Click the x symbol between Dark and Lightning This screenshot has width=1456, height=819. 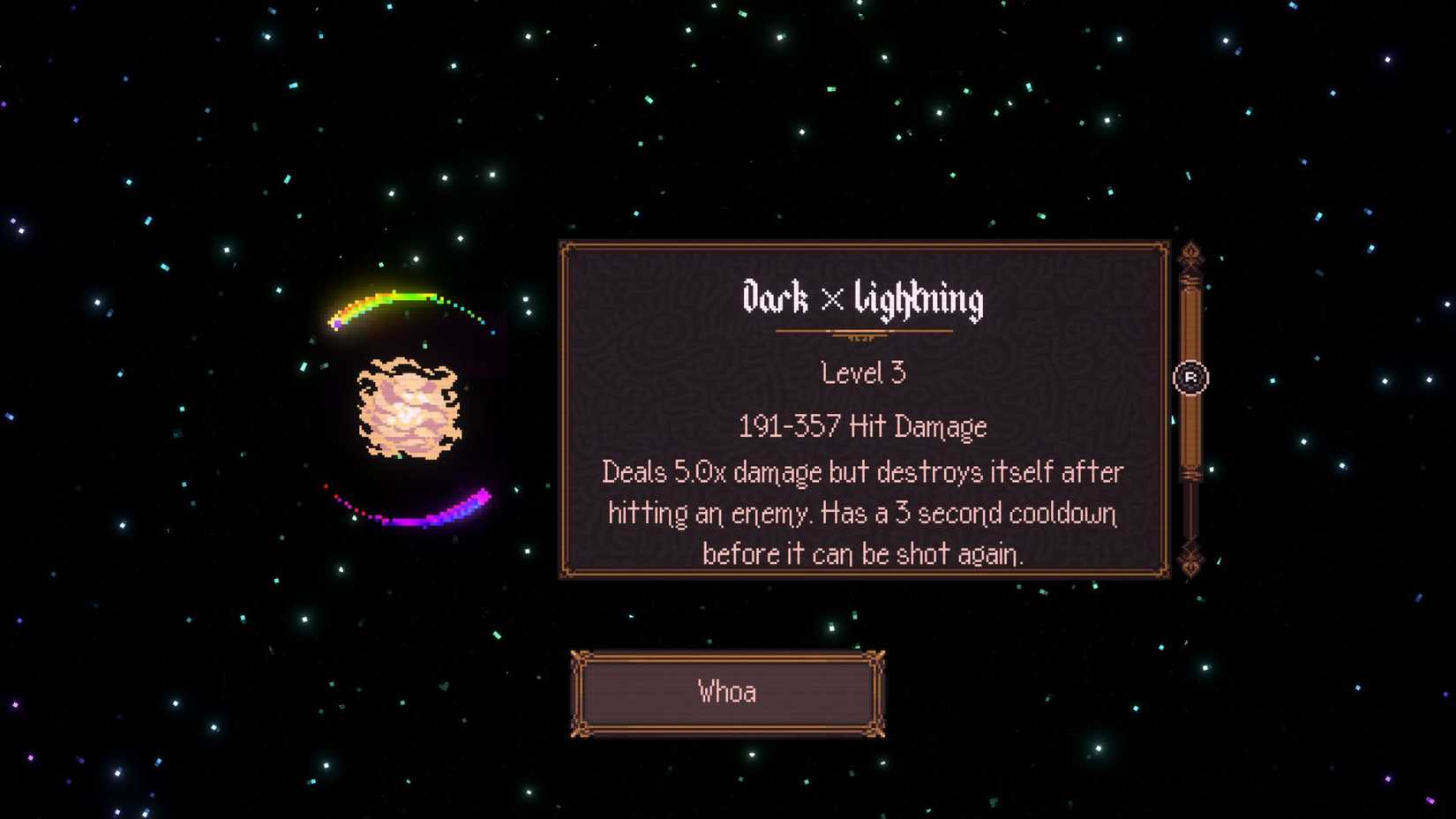[x=830, y=301]
